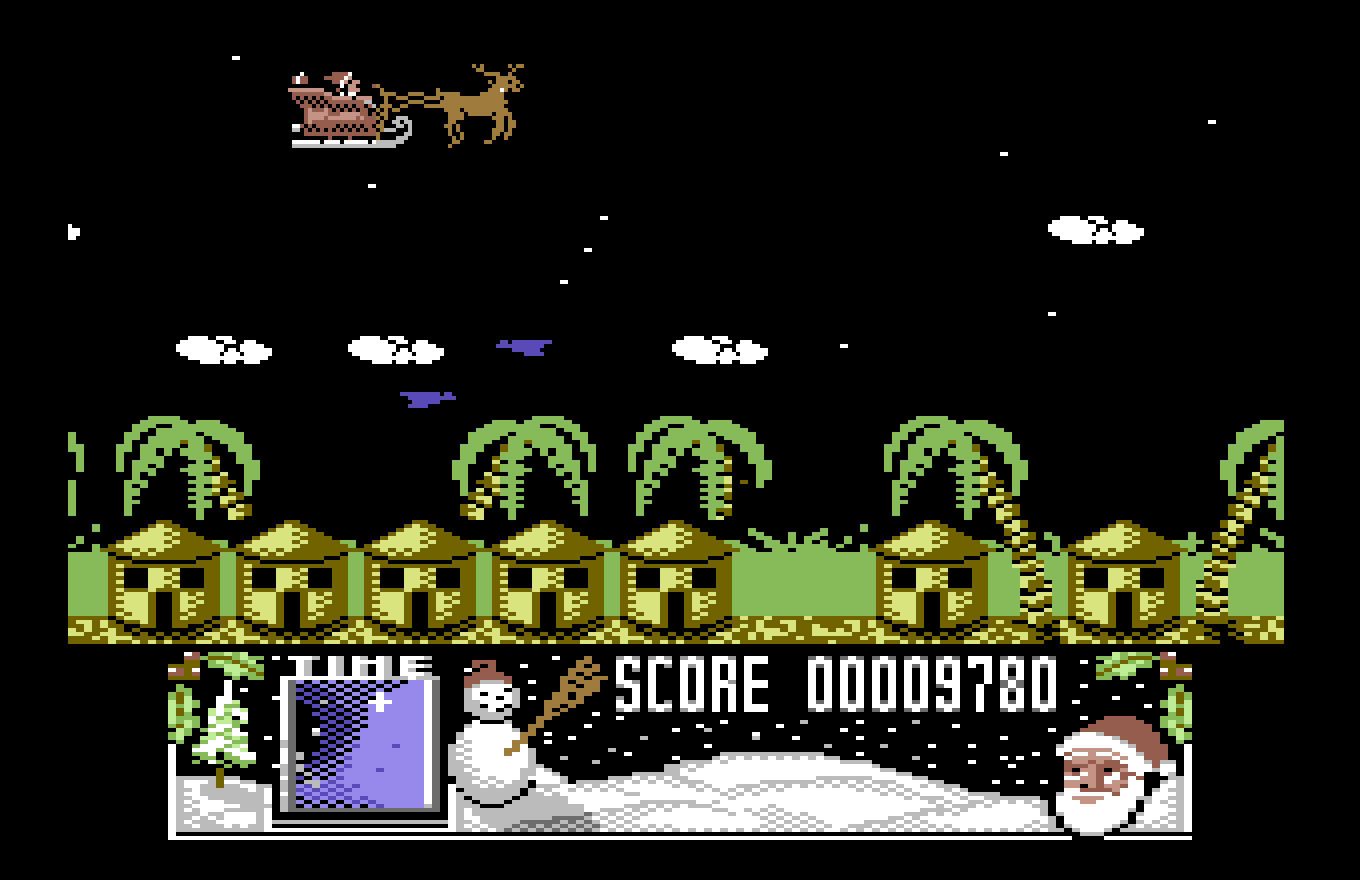Click the green bush between the huts
This screenshot has height=880, width=1360.
click(810, 580)
